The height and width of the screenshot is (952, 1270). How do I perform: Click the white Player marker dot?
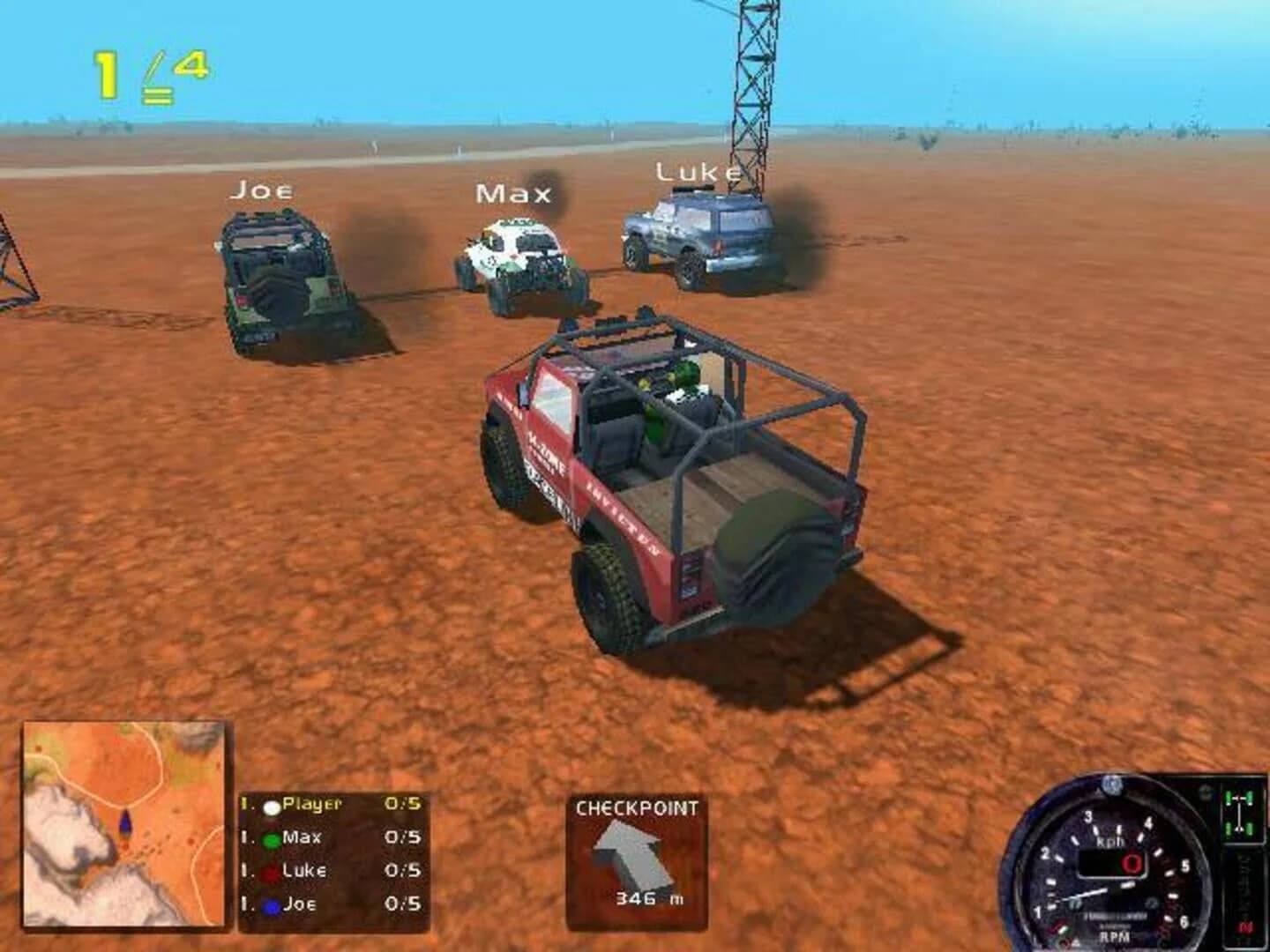pyautogui.click(x=271, y=807)
